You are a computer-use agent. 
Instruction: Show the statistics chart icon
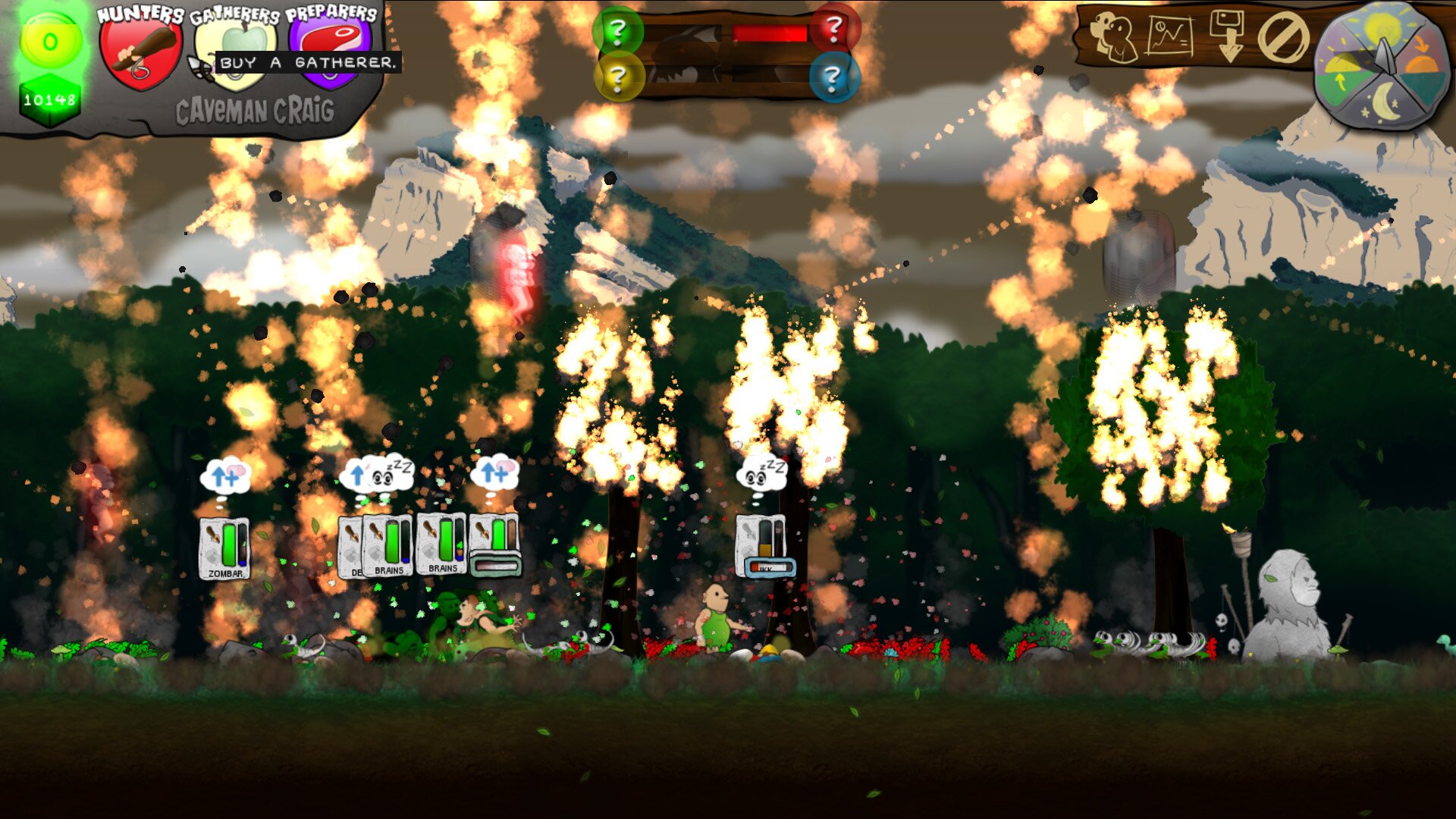click(x=1169, y=36)
